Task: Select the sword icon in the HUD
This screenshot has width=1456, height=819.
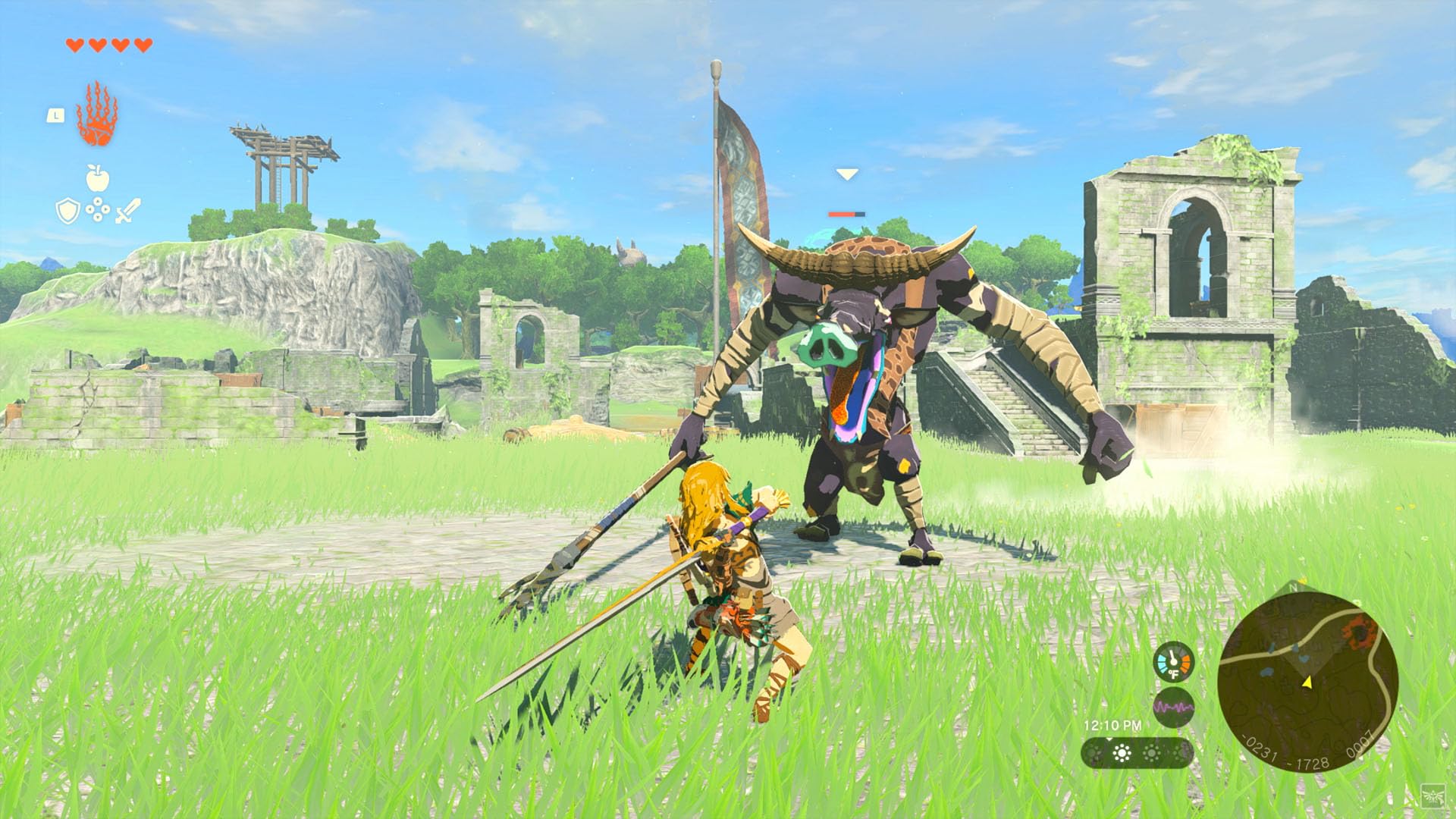Action: [127, 209]
